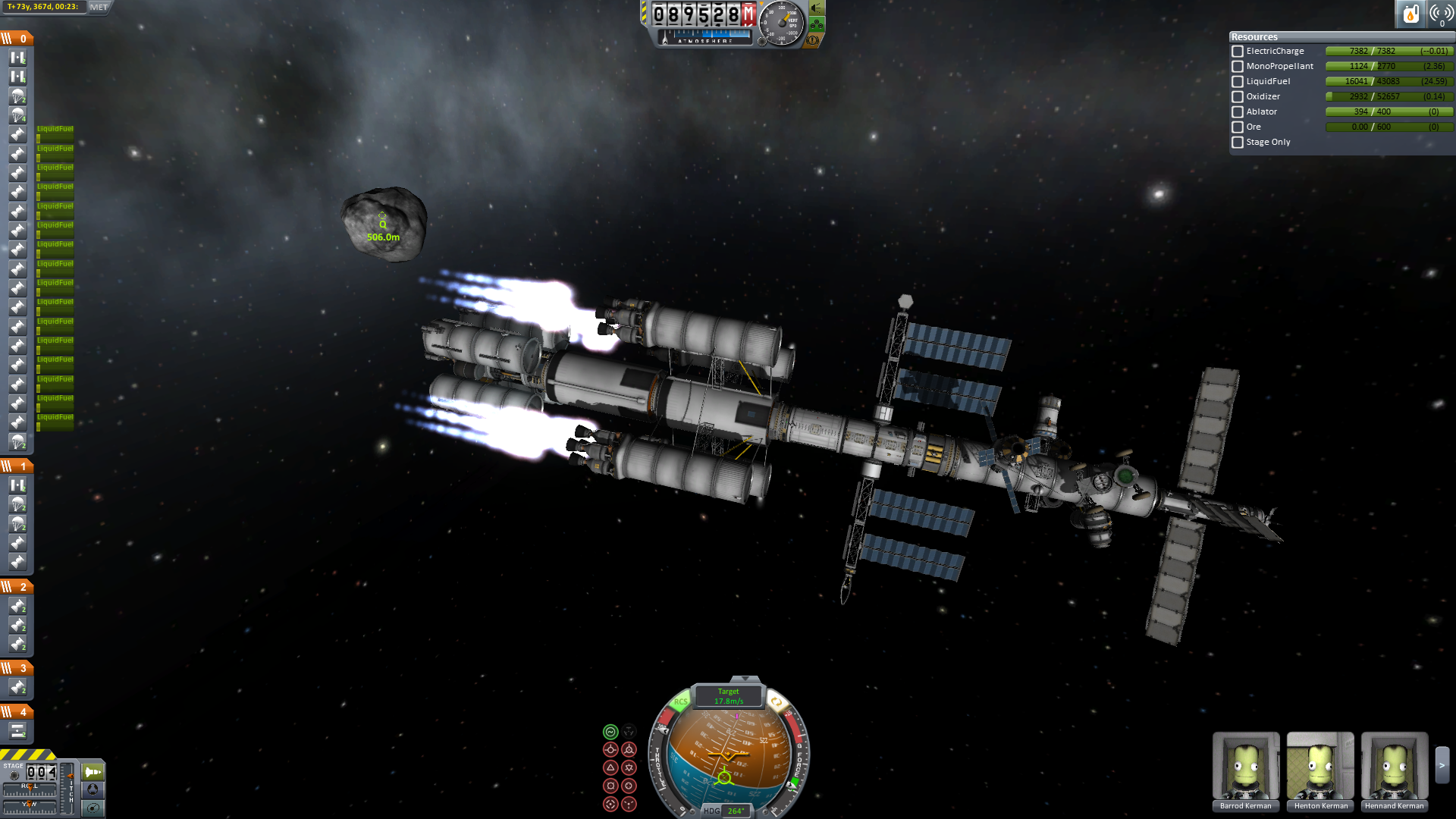Select Henton Kerman's portrait
Screen dimensions: 1456x819
(x=1320, y=767)
